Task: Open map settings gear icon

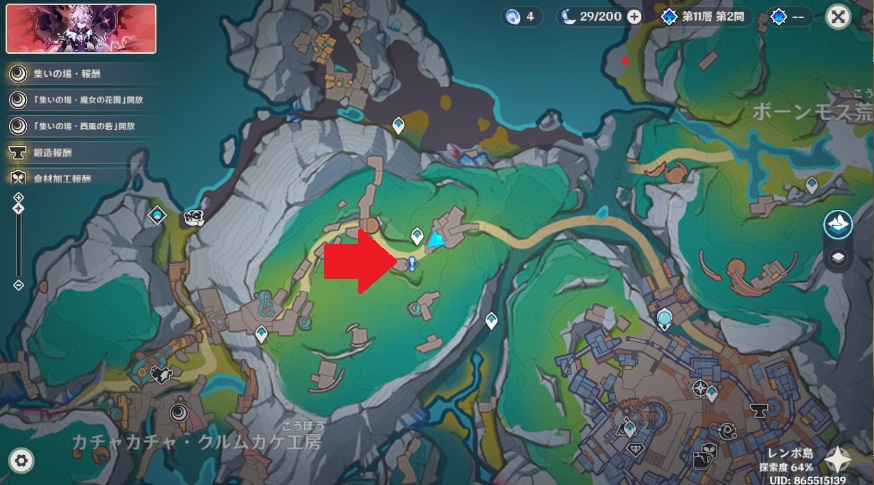Action: coord(20,460)
